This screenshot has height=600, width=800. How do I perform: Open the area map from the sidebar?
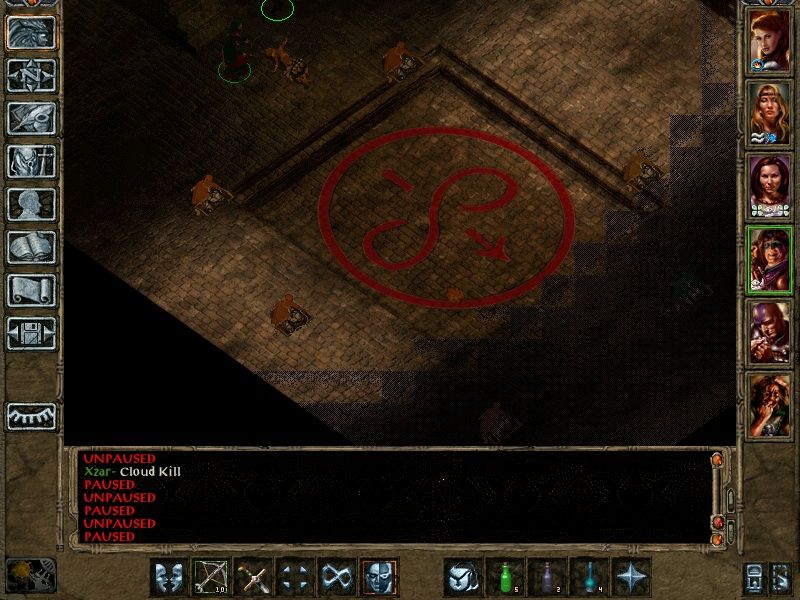click(x=31, y=75)
